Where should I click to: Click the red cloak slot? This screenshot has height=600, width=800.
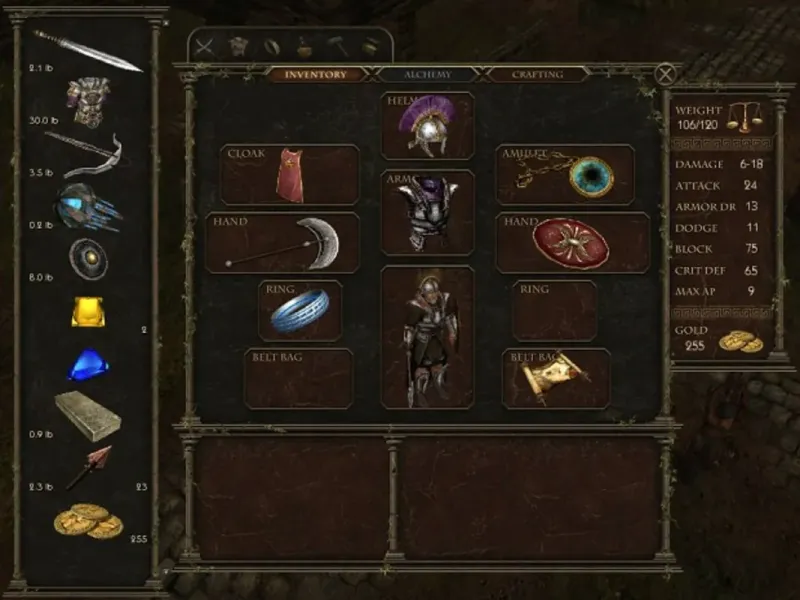[x=289, y=175]
